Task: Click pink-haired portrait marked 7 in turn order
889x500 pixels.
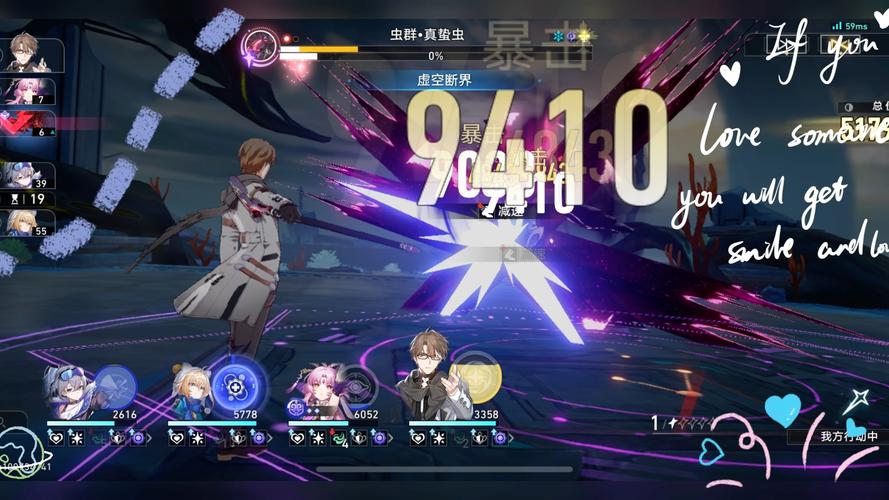Action: (x=21, y=92)
